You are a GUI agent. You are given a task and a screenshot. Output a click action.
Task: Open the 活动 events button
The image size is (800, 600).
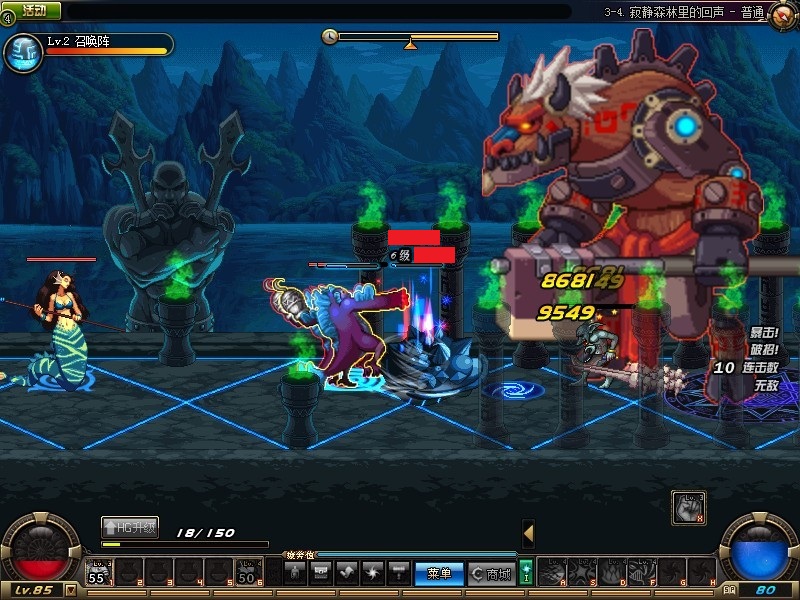click(x=35, y=11)
